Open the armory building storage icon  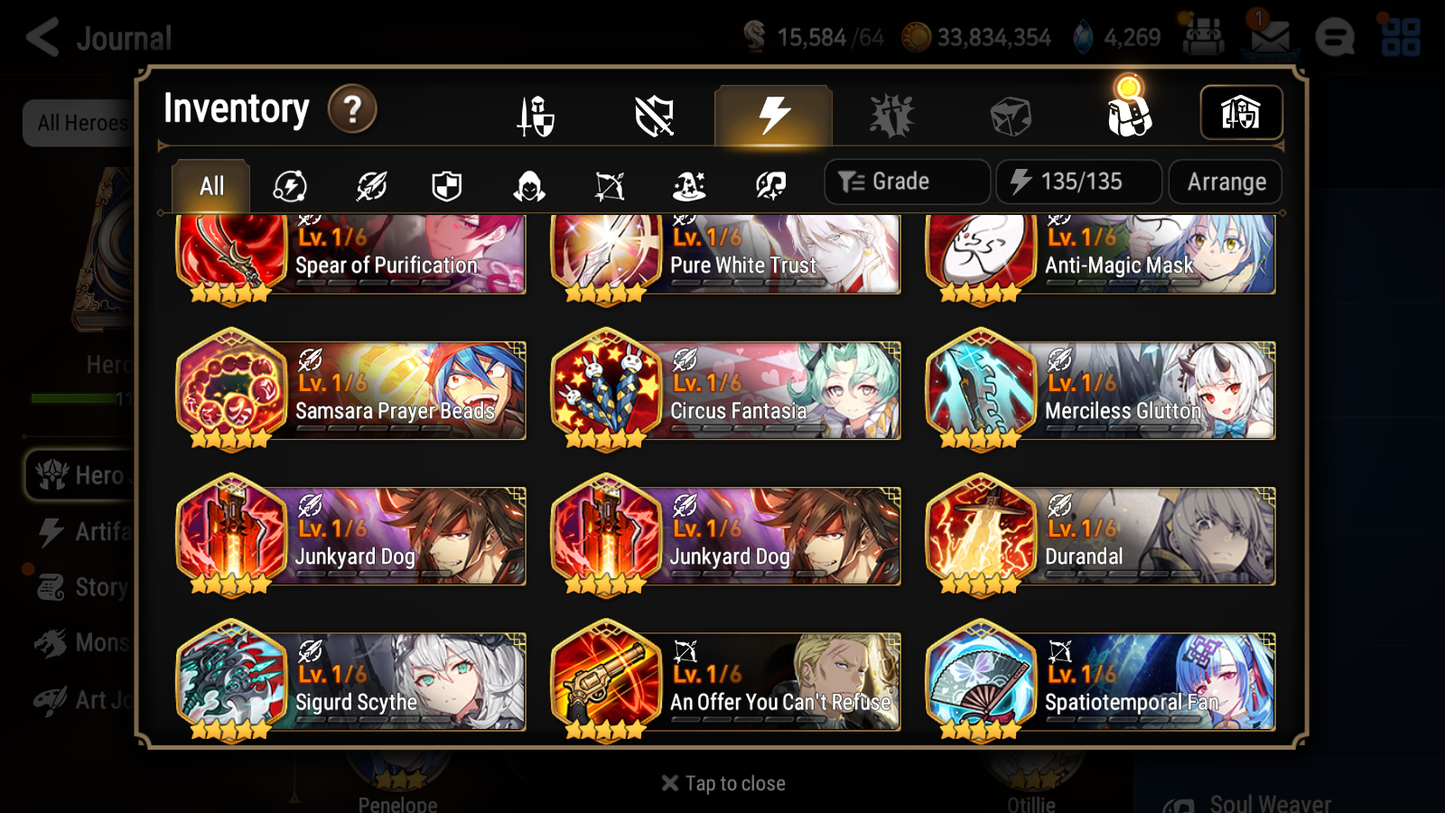[1241, 113]
